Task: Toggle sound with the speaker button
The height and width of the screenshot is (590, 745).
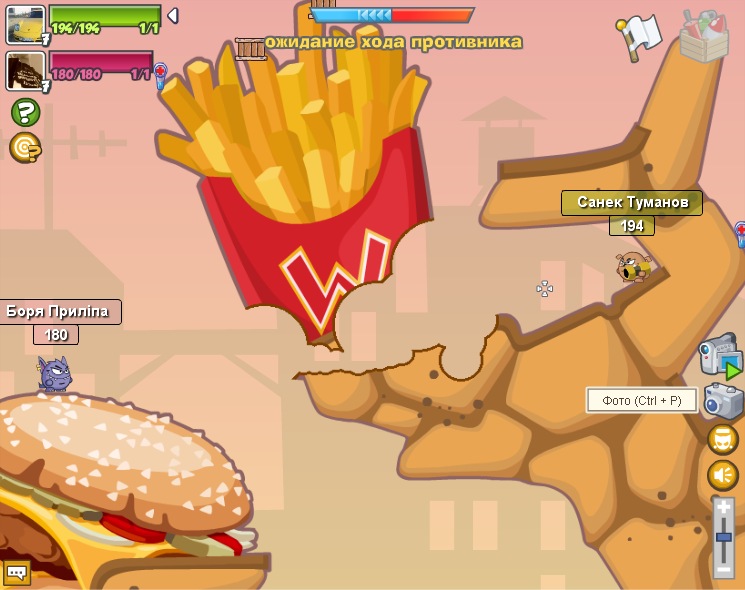Action: [722, 474]
